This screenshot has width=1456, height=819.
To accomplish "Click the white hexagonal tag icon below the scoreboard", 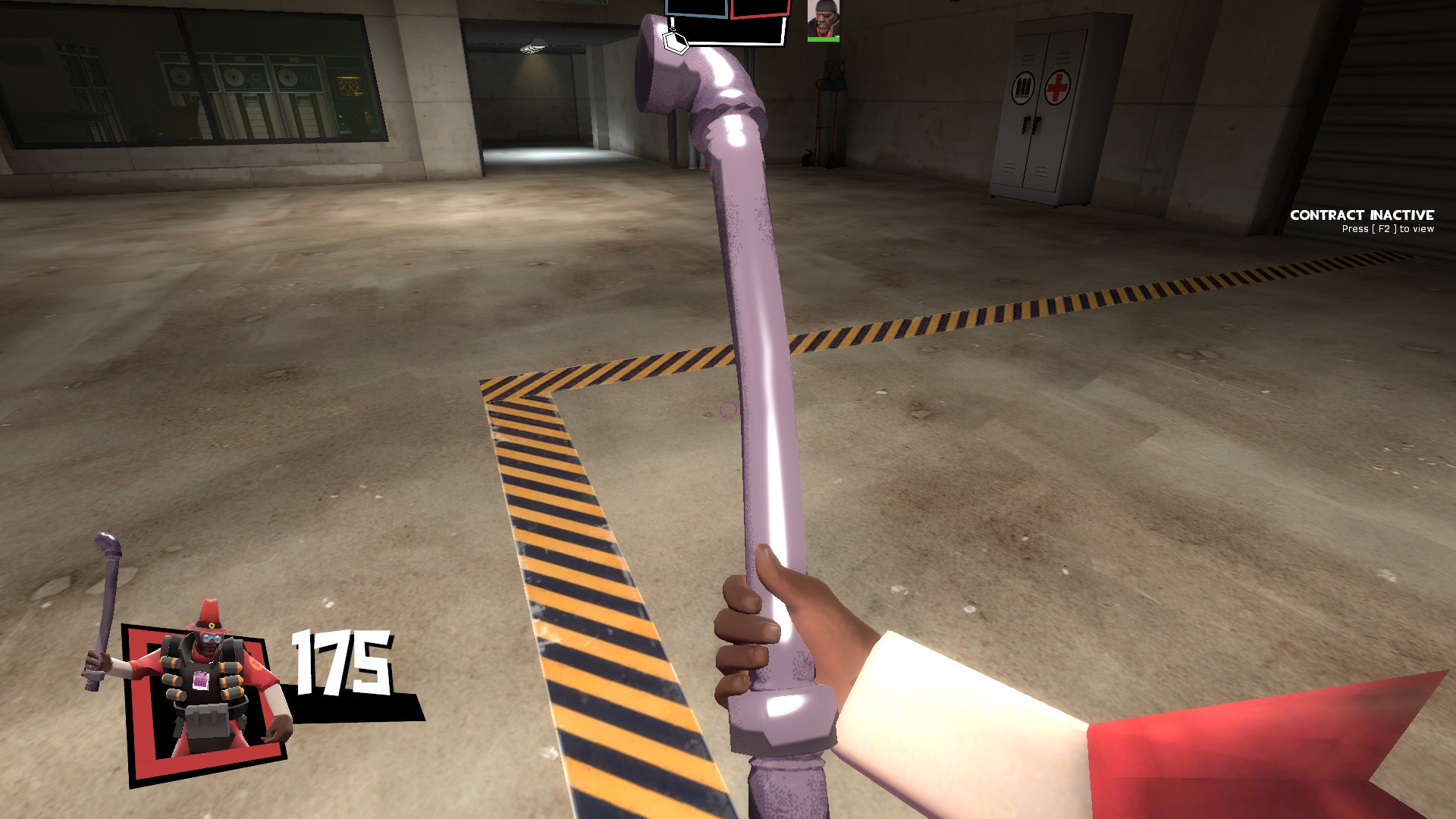I will click(675, 42).
